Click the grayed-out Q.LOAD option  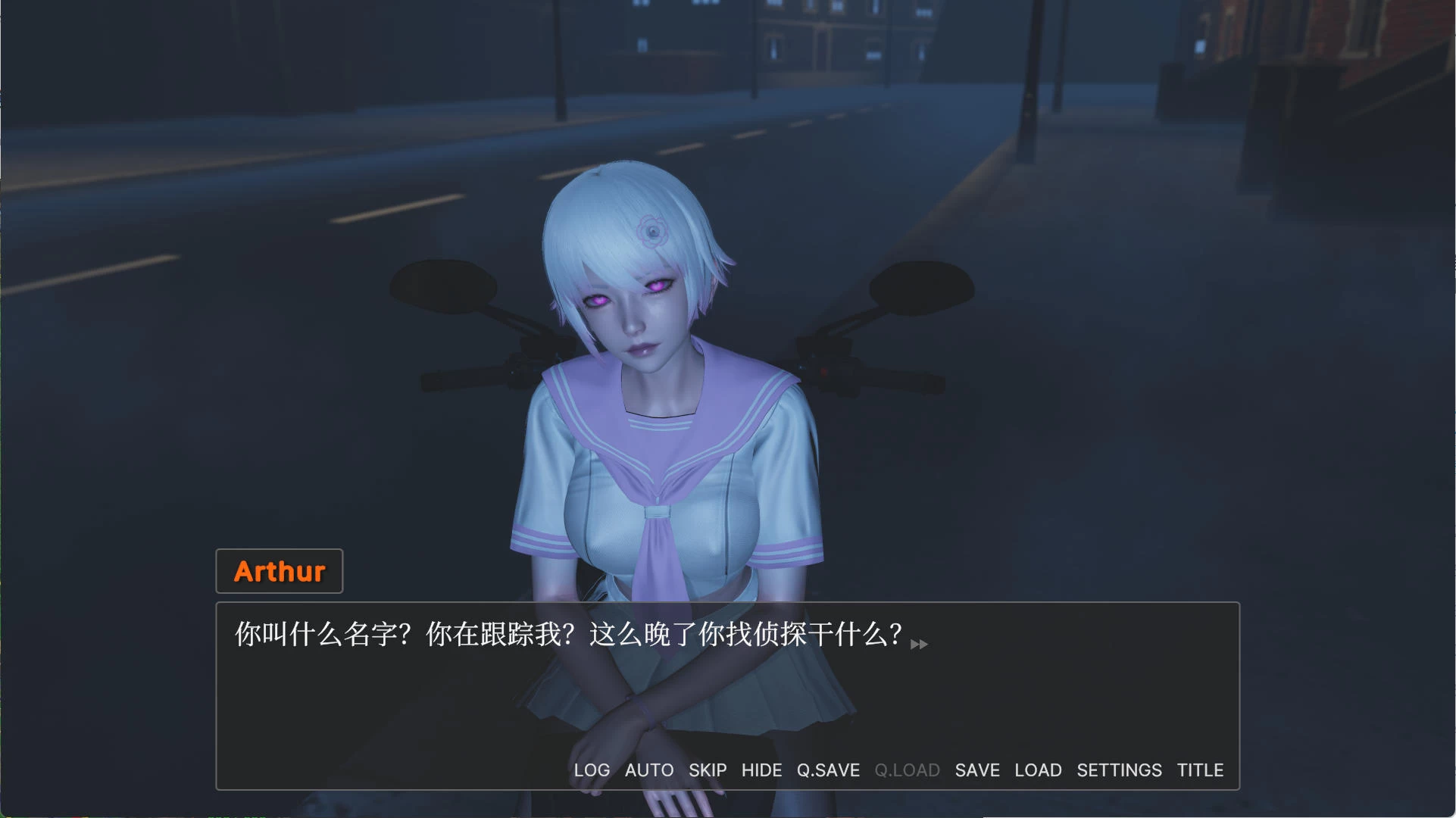[x=906, y=770]
